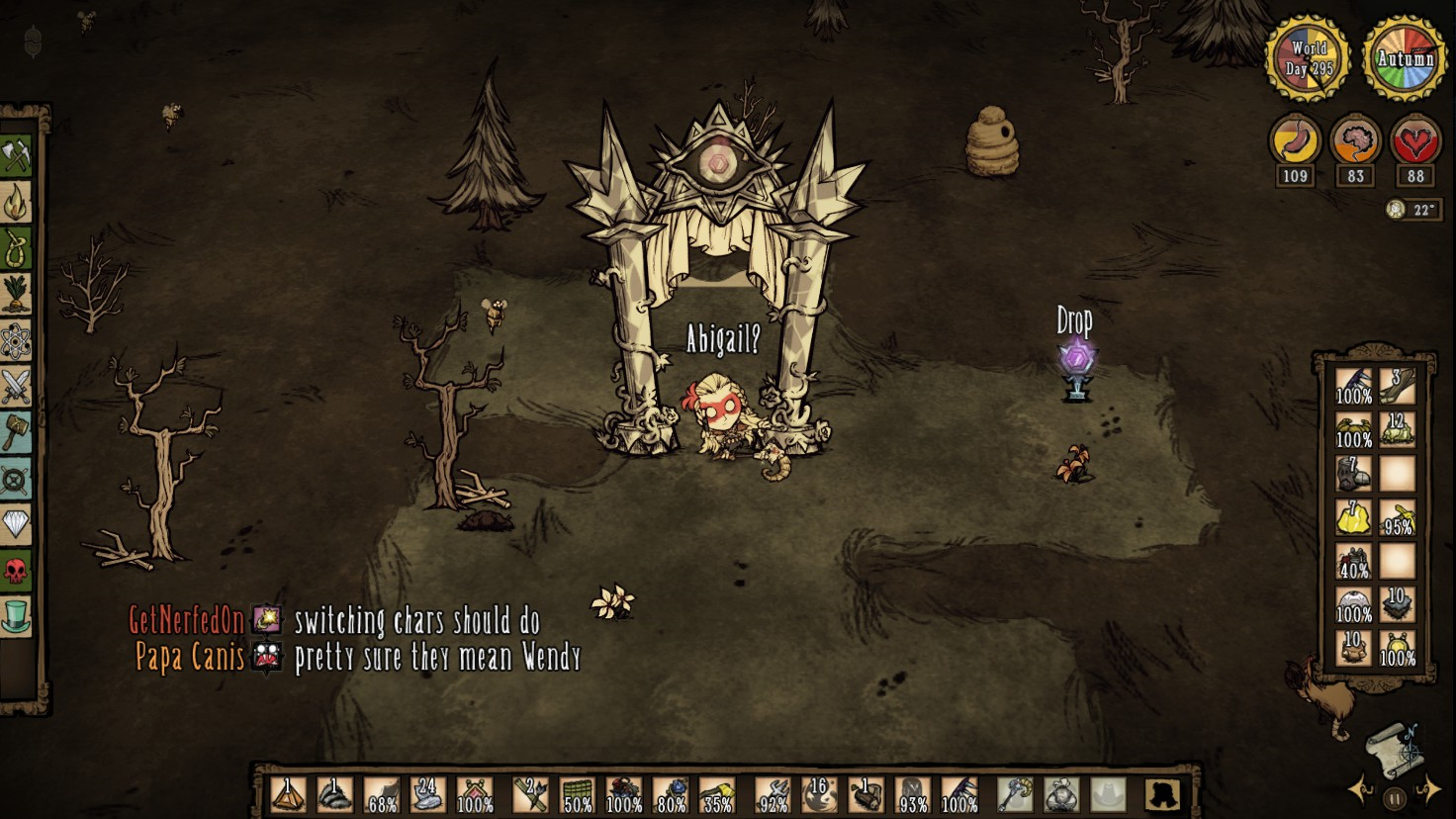
Task: Select the tent item in the hotbar
Action: tap(288, 794)
